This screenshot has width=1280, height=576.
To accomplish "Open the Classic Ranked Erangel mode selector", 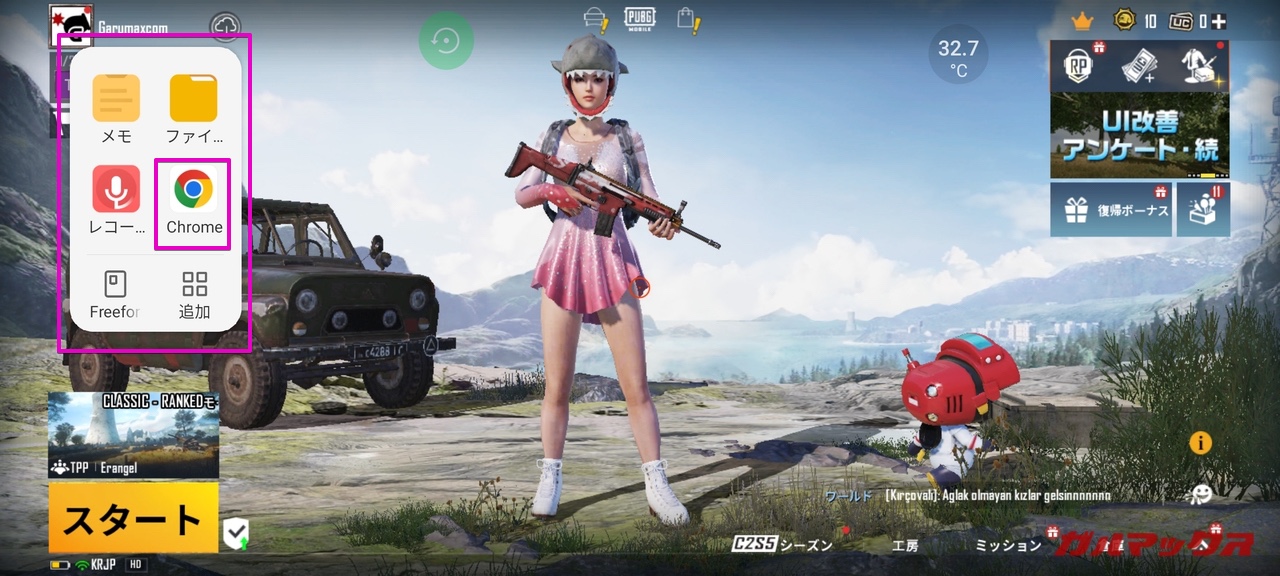I will coord(133,435).
